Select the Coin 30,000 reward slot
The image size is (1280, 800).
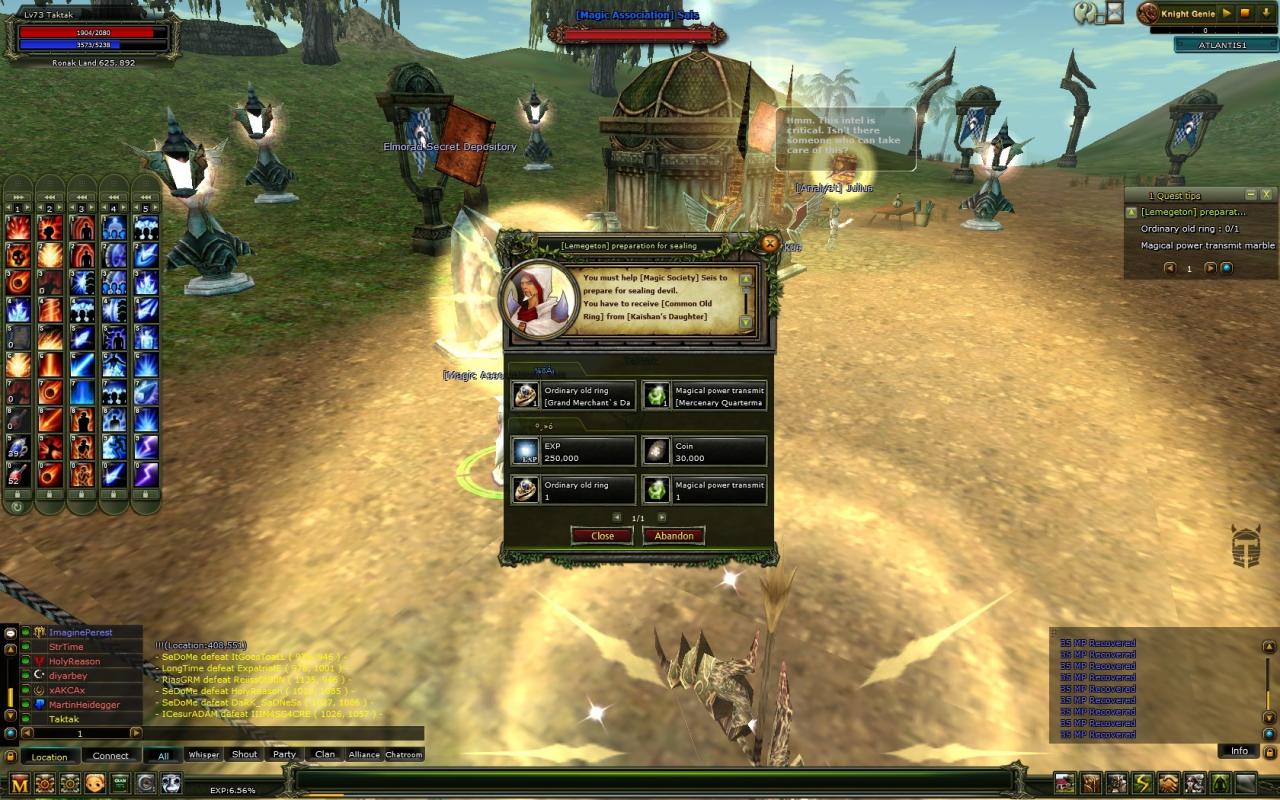[704, 451]
